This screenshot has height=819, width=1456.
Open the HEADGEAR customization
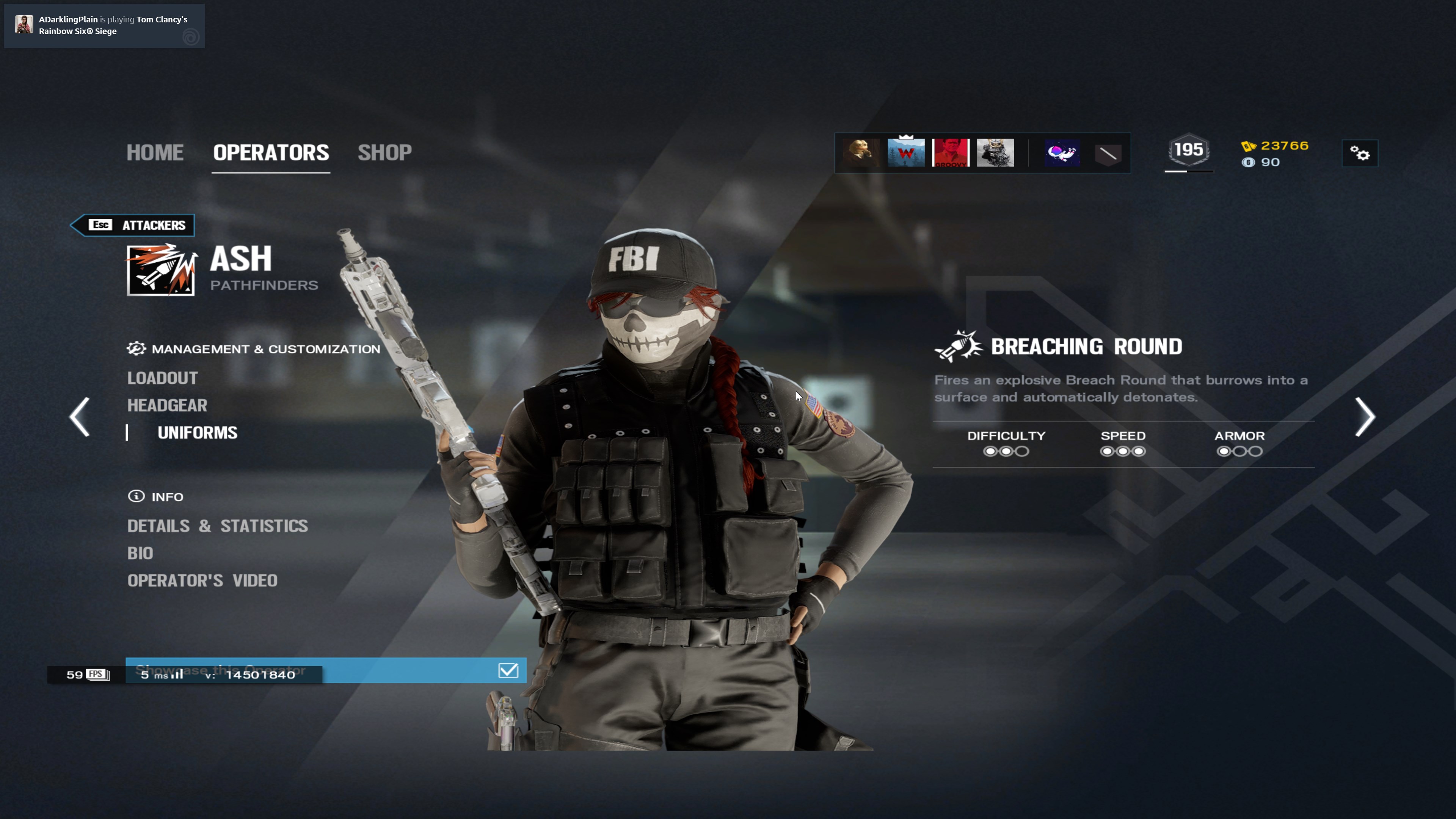(167, 405)
